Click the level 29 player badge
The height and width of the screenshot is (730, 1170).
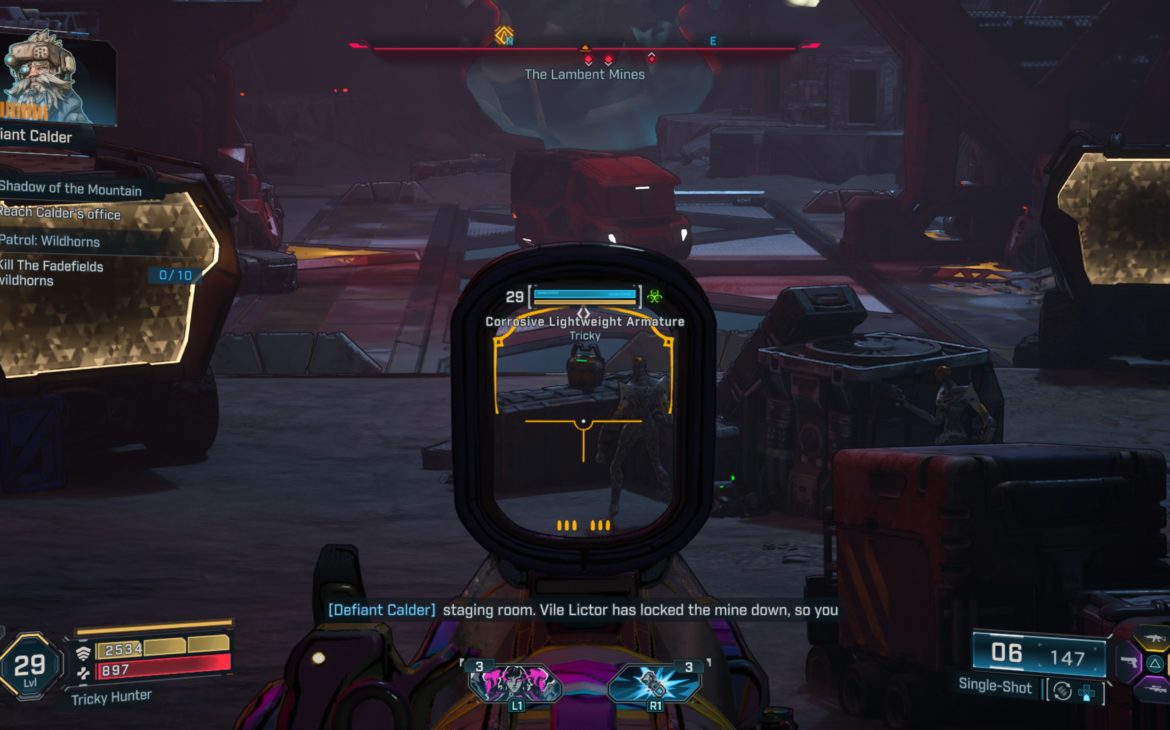coord(30,665)
